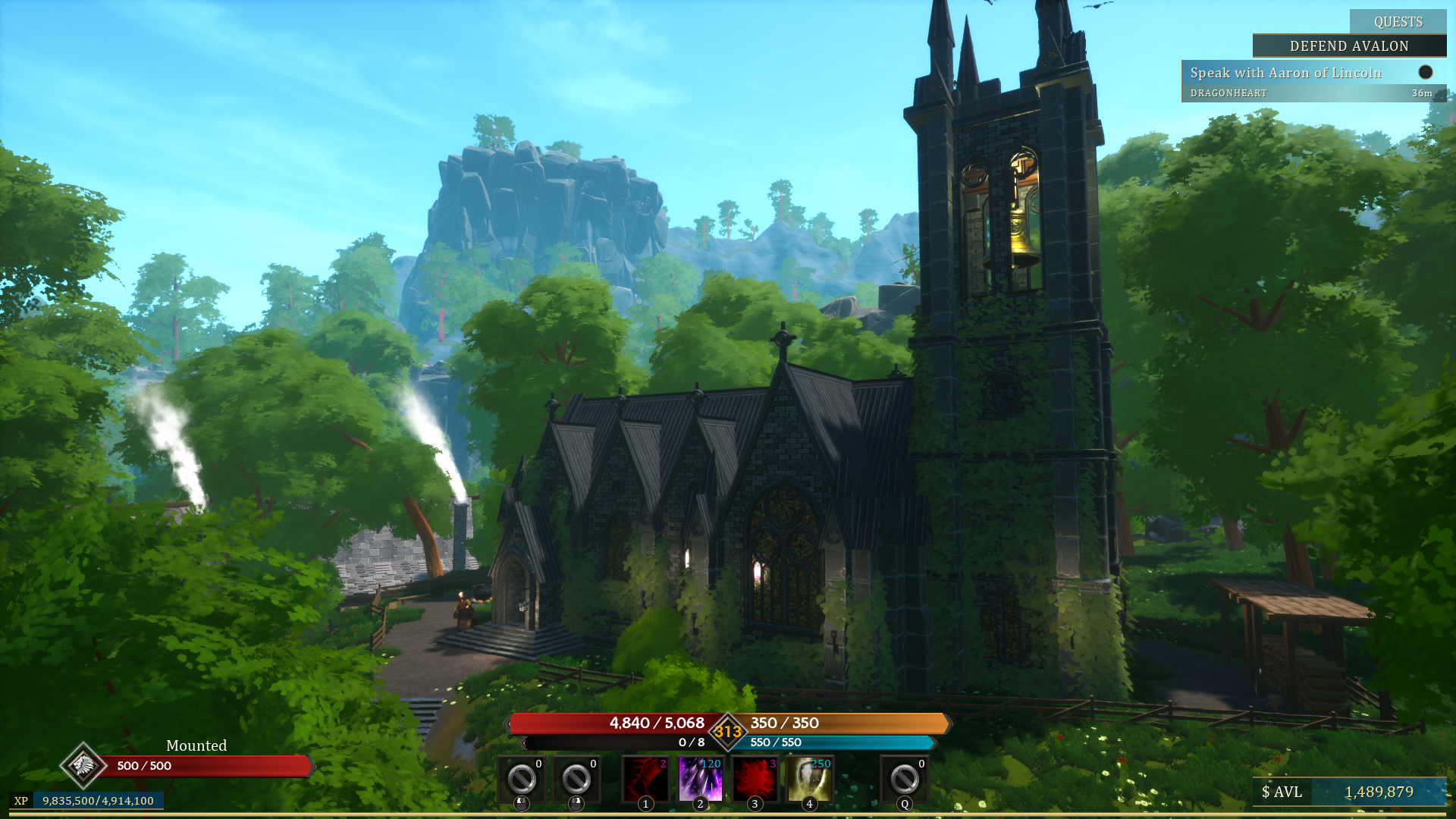Toggle the quest objective completion circle
The image size is (1456, 819).
pos(1425,72)
